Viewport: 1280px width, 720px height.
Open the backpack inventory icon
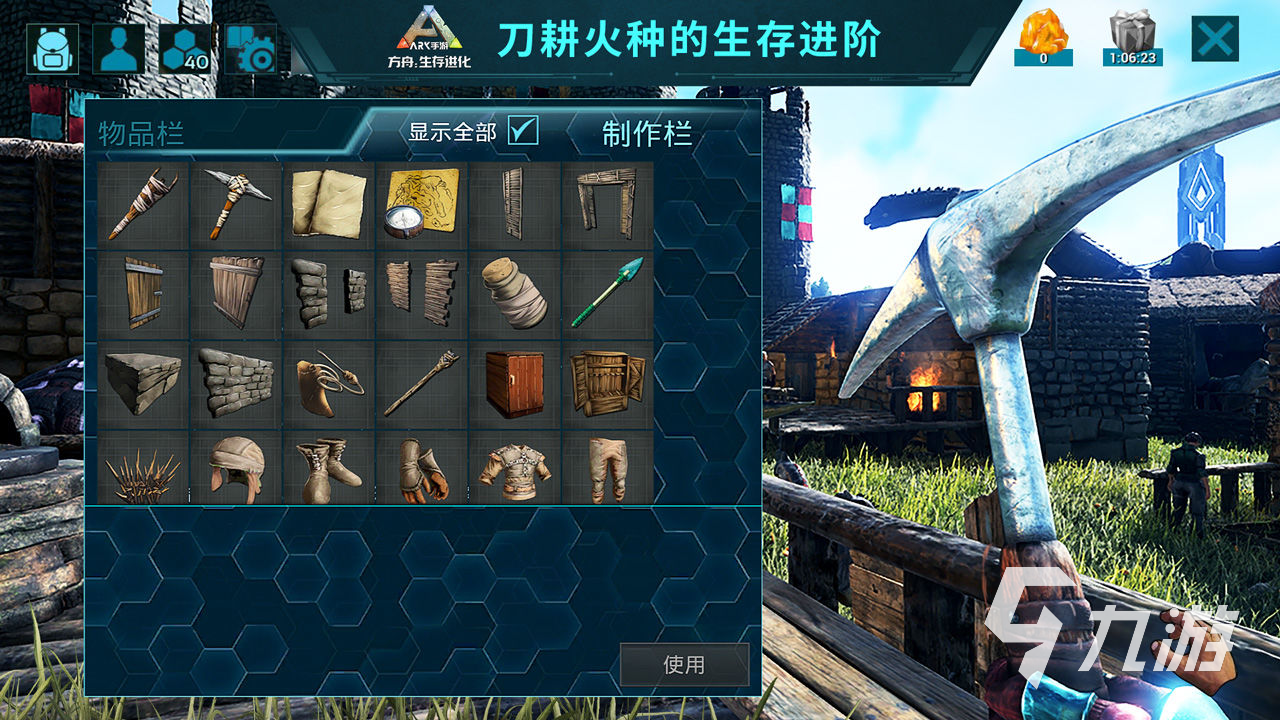click(54, 48)
